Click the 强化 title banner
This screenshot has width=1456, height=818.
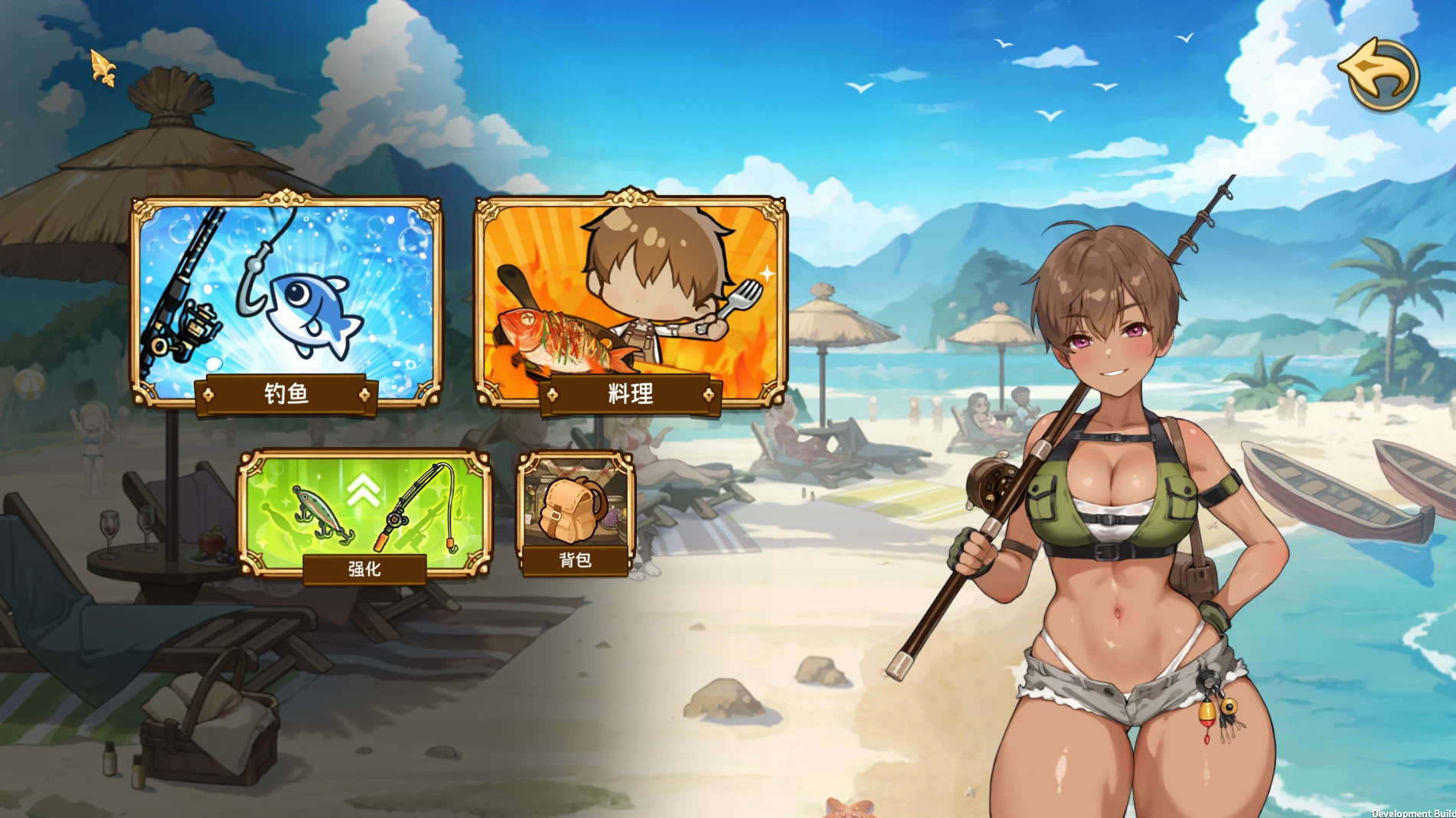pyautogui.click(x=364, y=570)
